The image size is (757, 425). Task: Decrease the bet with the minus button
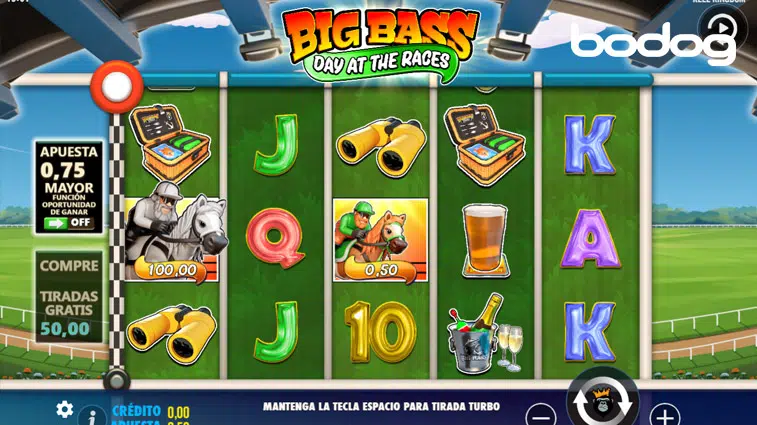[x=541, y=414]
